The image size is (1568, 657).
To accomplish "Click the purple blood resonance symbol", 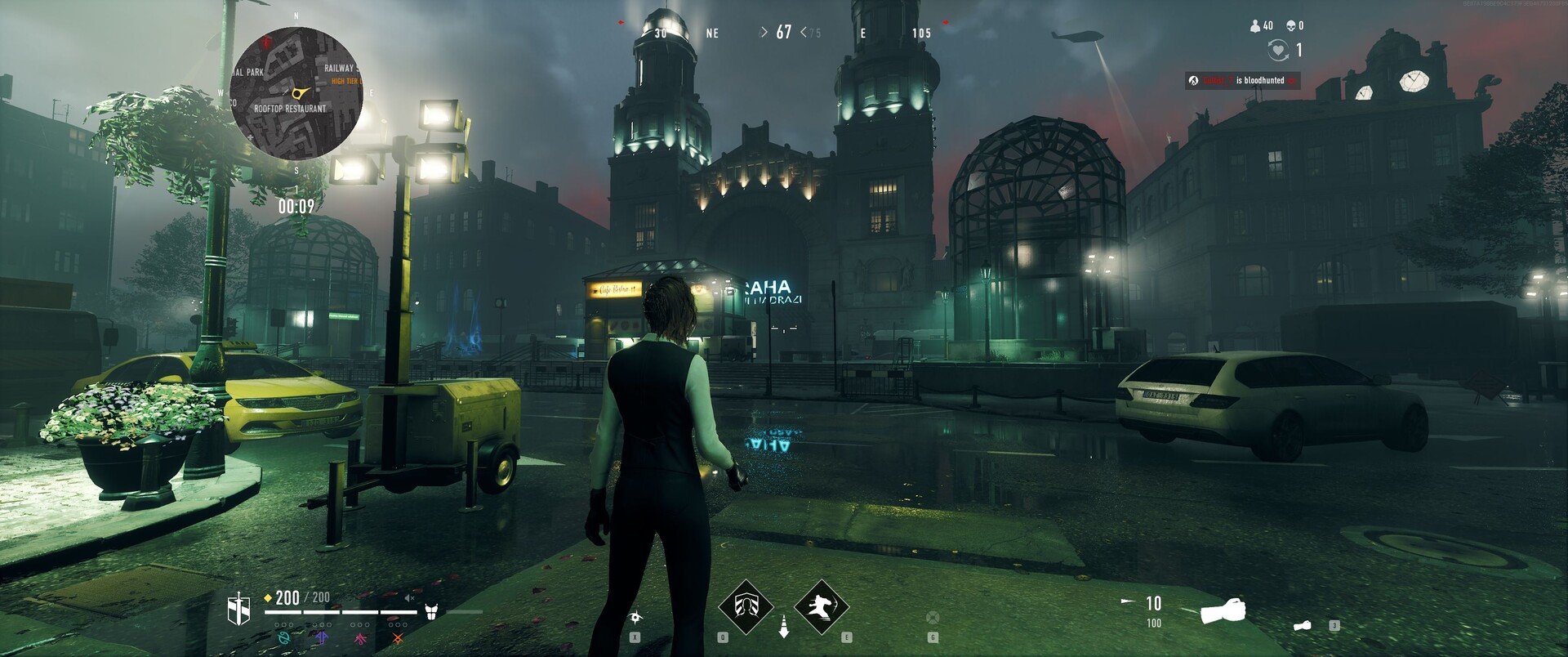I will pyautogui.click(x=322, y=638).
